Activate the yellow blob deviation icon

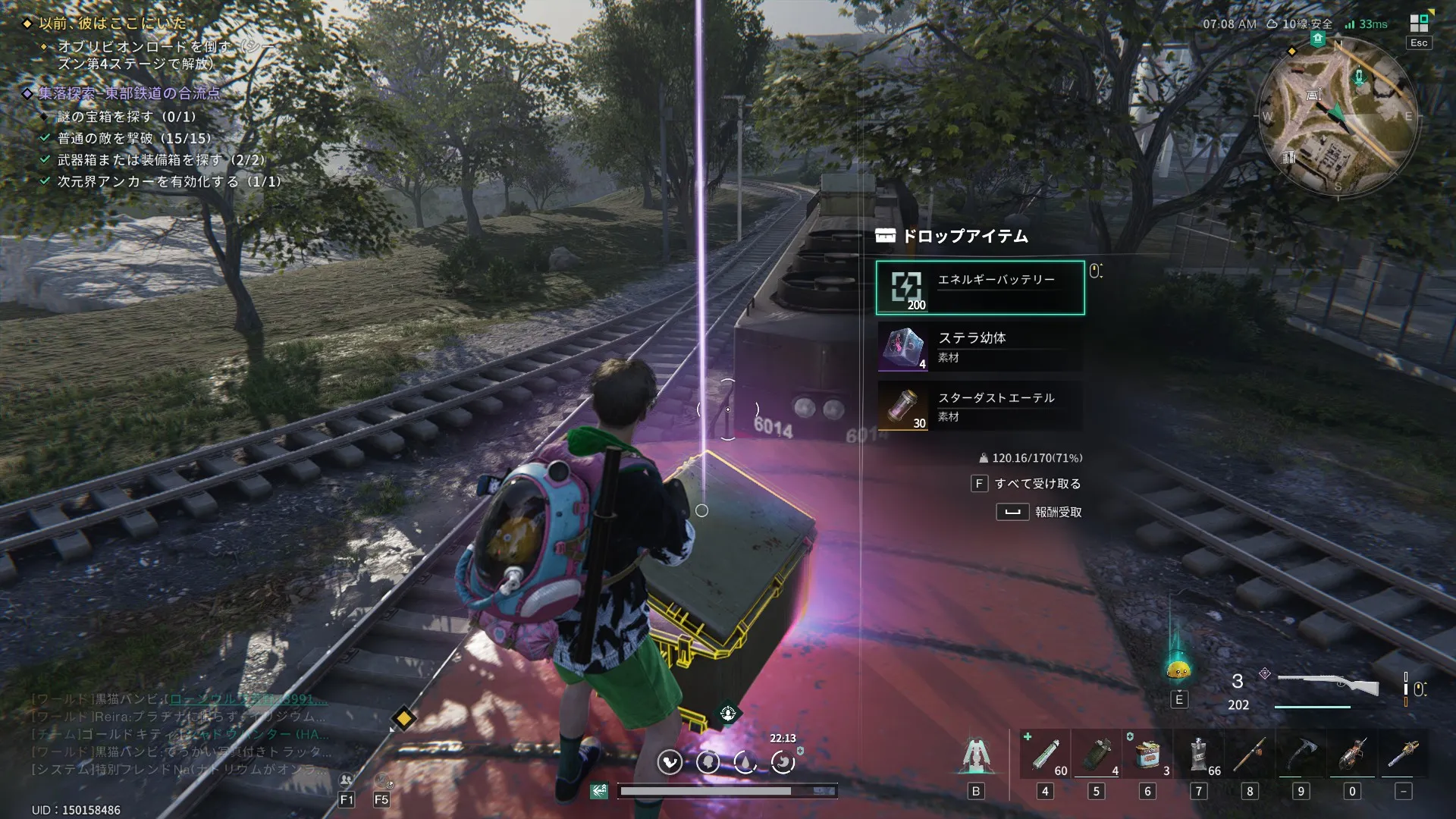pyautogui.click(x=1178, y=669)
